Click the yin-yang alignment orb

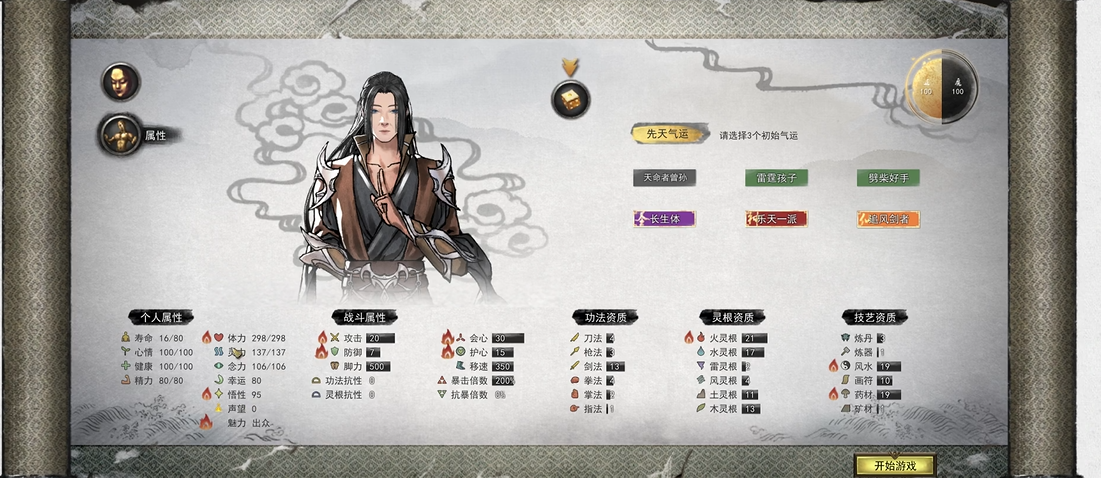941,88
